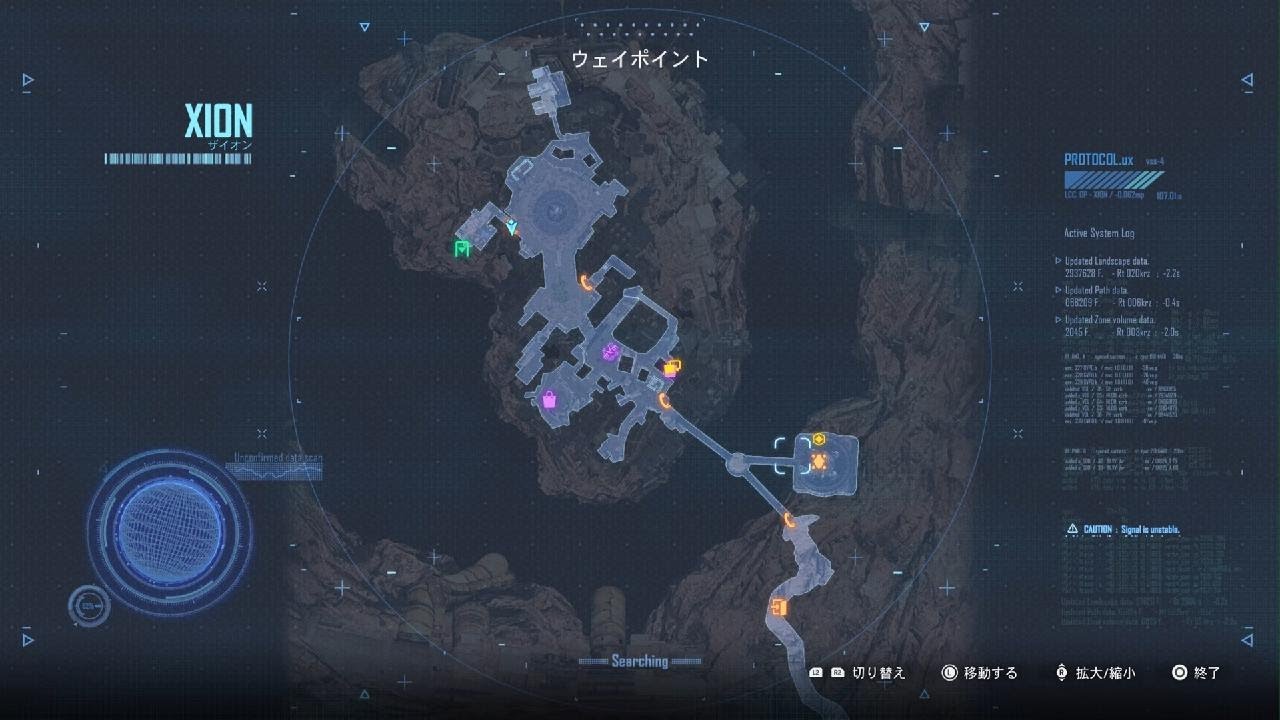Select the small yellow hexagon marker

click(818, 438)
